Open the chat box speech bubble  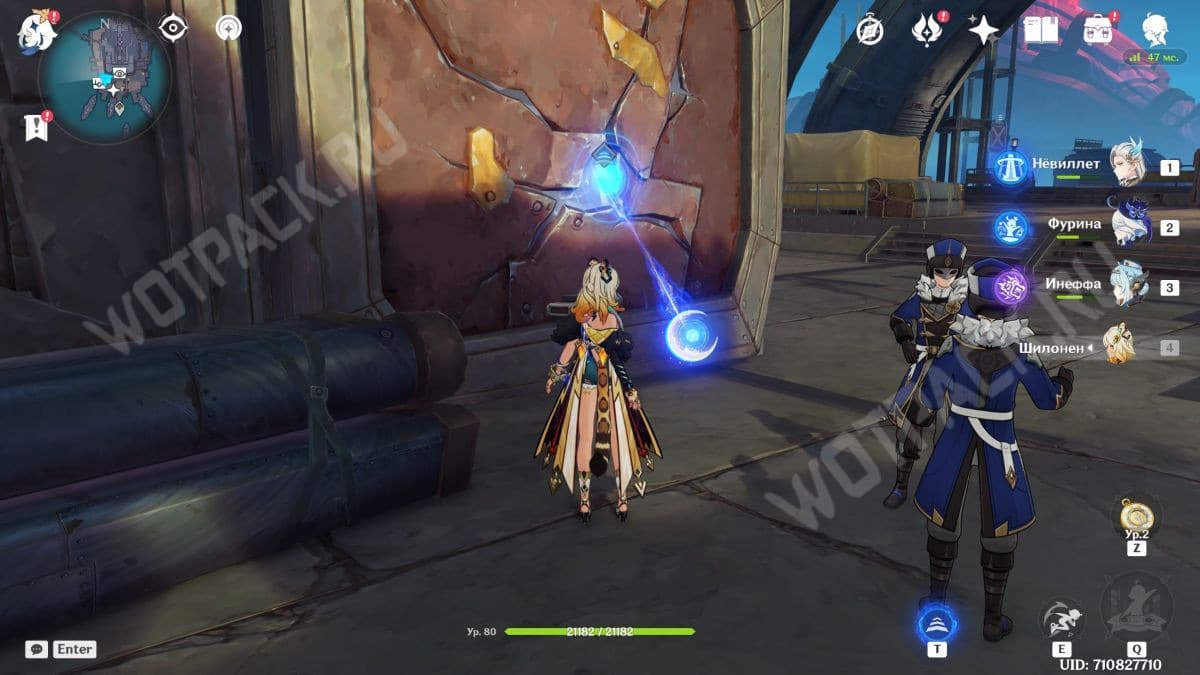point(37,649)
